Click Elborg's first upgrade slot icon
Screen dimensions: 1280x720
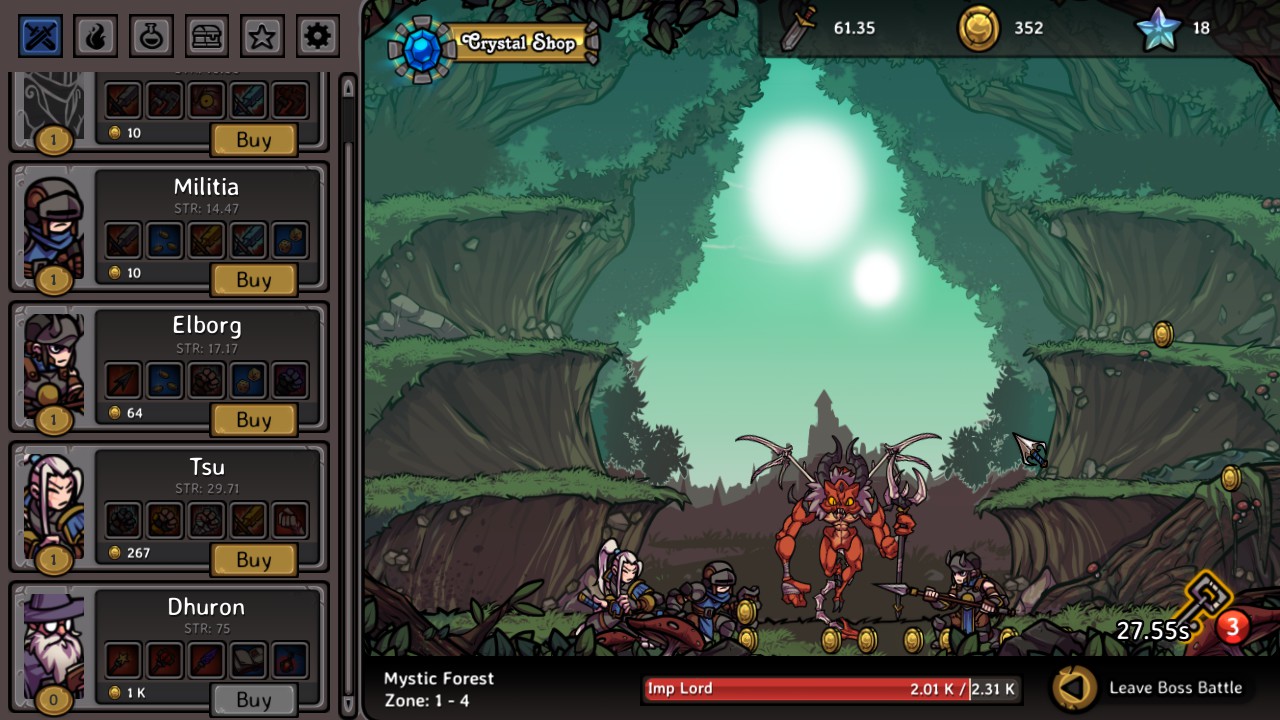click(122, 380)
